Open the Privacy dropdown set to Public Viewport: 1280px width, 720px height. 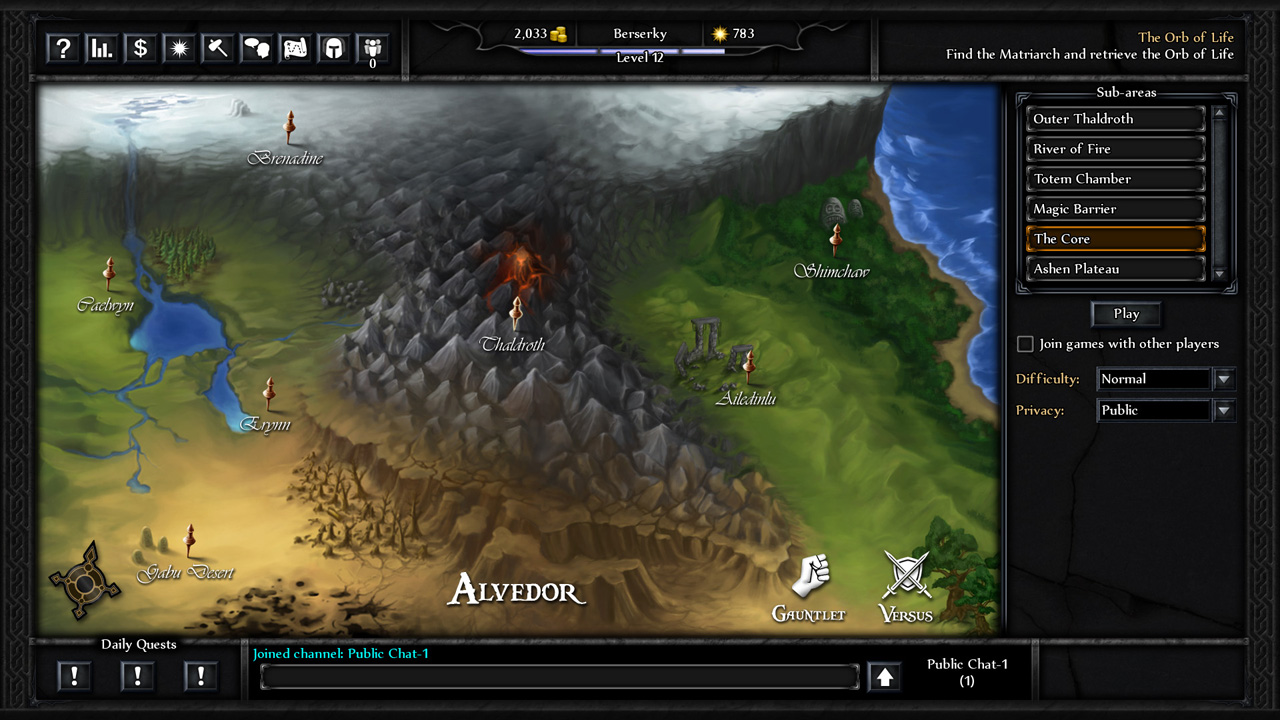tap(1224, 410)
